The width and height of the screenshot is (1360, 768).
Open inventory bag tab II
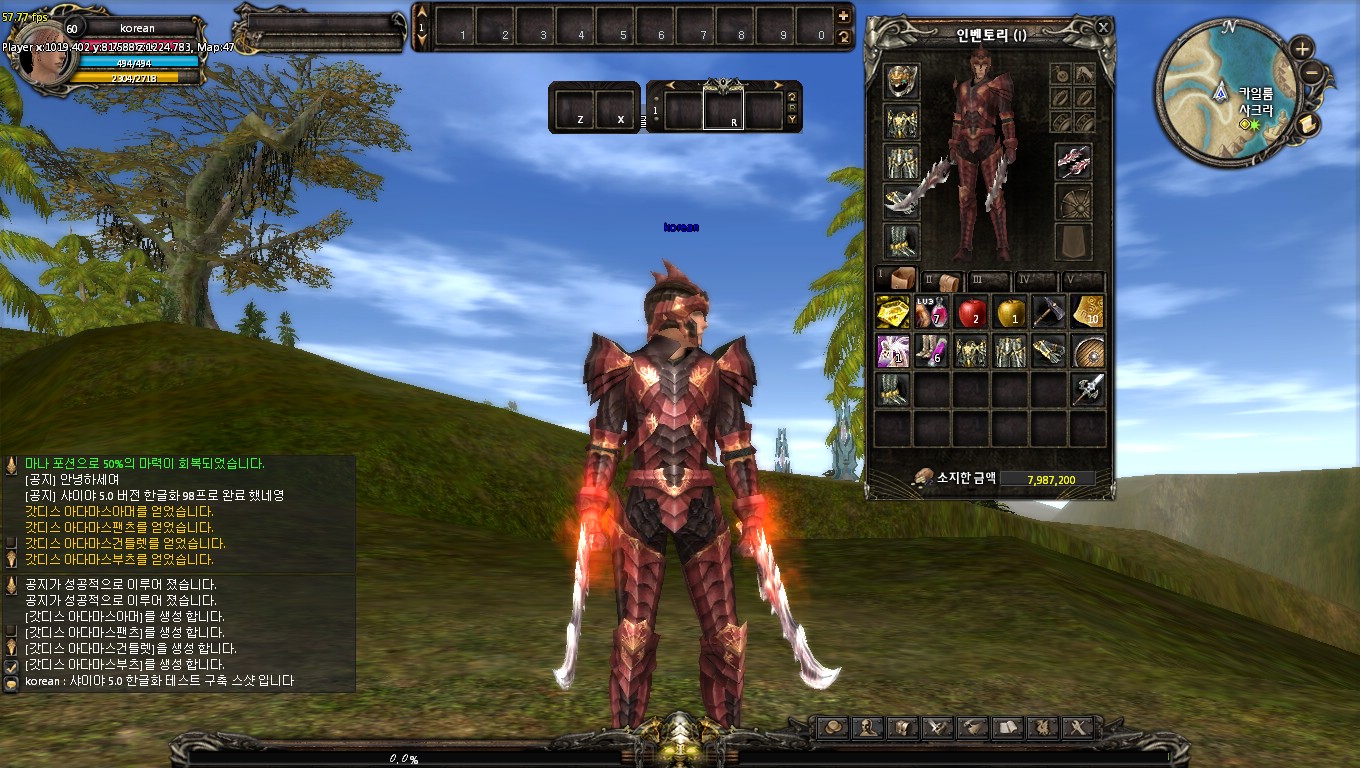(x=941, y=281)
